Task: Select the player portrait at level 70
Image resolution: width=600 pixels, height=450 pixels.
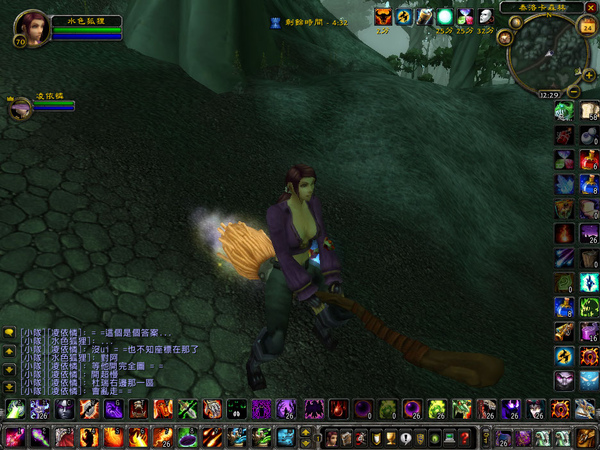Action: point(28,25)
